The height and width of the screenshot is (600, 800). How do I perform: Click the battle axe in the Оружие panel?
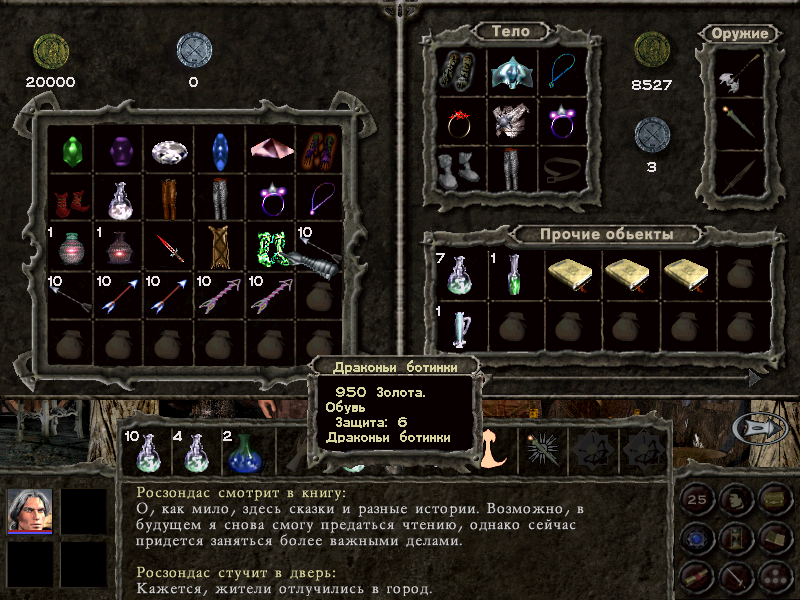[740, 73]
